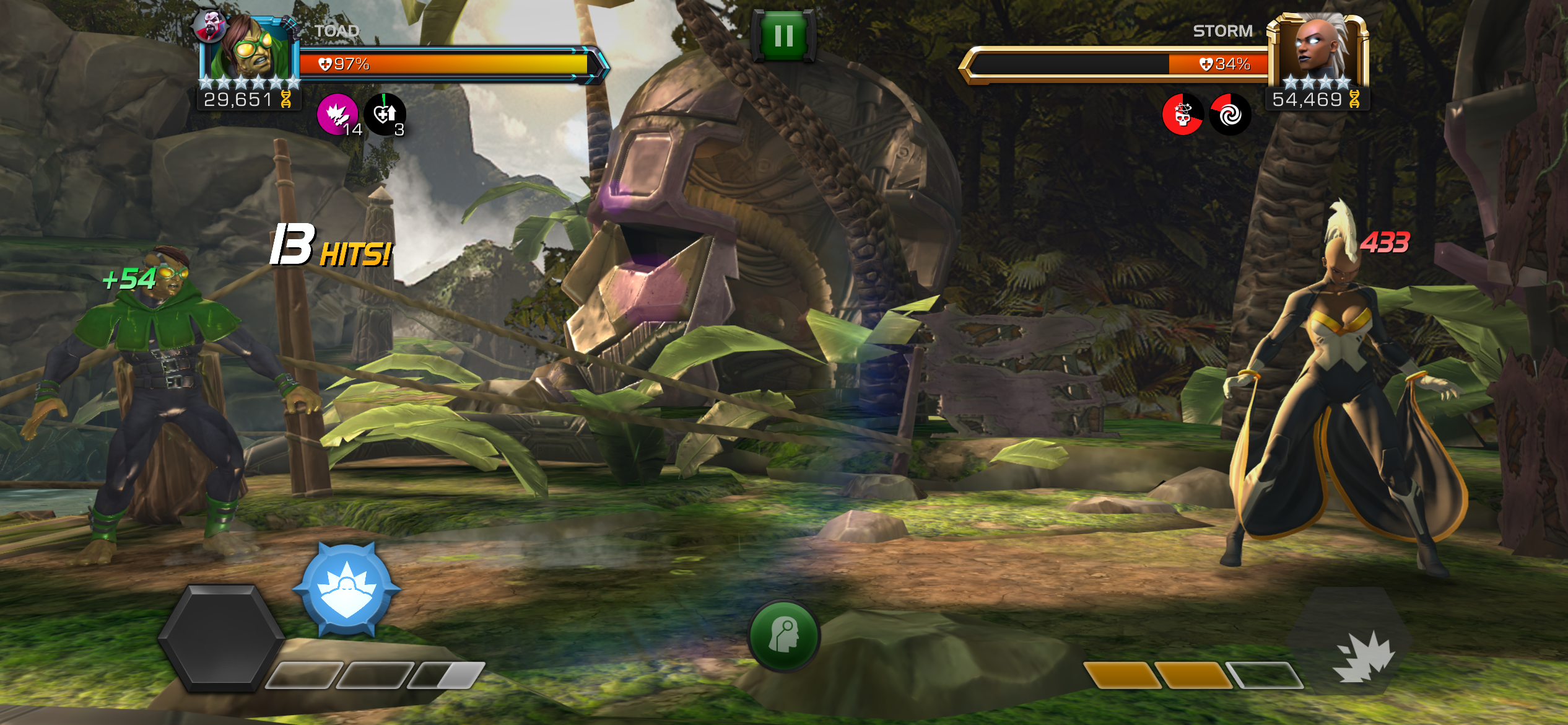Tap Storm's golden DNA helix icon
The height and width of the screenshot is (725, 1568).
[1353, 99]
